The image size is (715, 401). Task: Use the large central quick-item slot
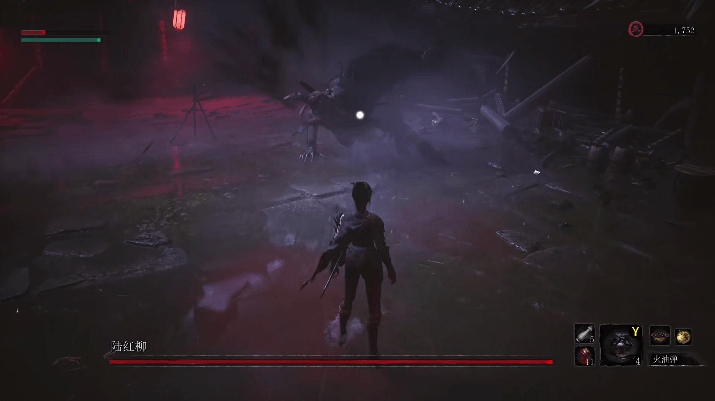[620, 342]
